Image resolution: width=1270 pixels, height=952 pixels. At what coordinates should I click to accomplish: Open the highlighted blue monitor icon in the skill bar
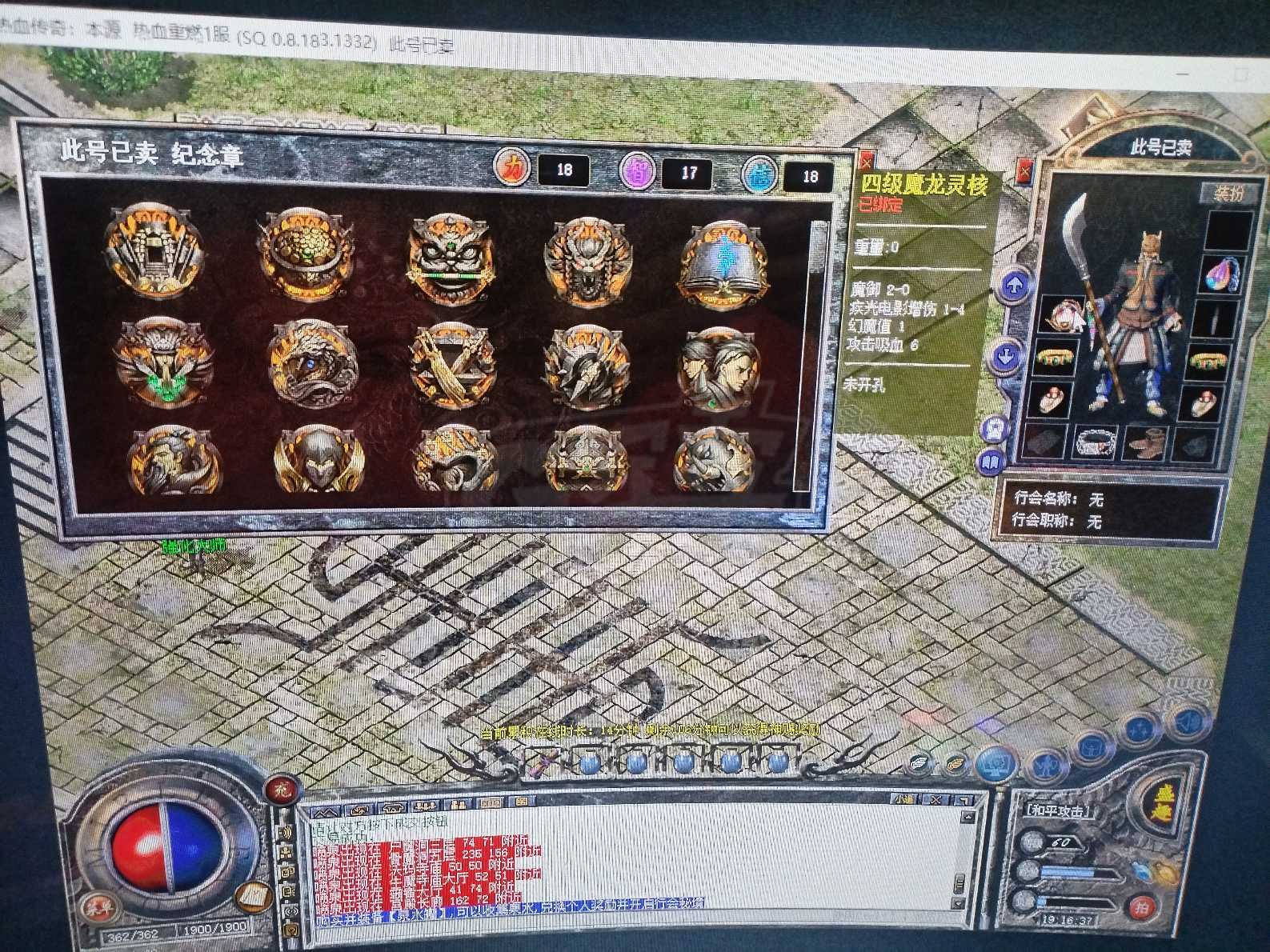(996, 766)
